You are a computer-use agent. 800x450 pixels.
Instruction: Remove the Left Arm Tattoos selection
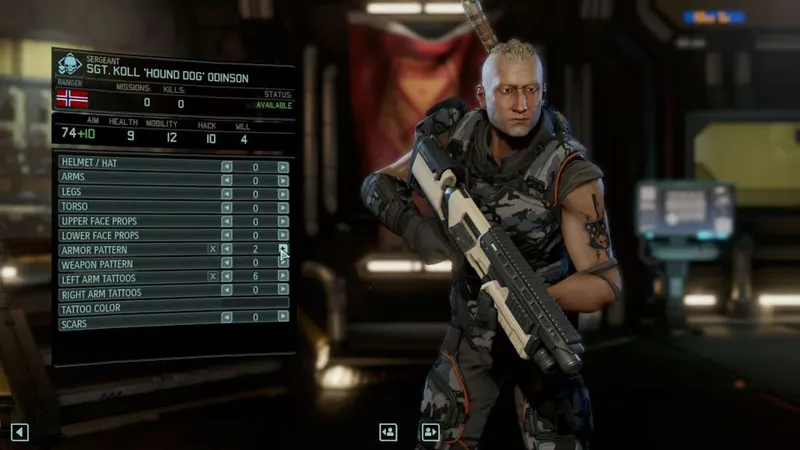[x=212, y=276]
